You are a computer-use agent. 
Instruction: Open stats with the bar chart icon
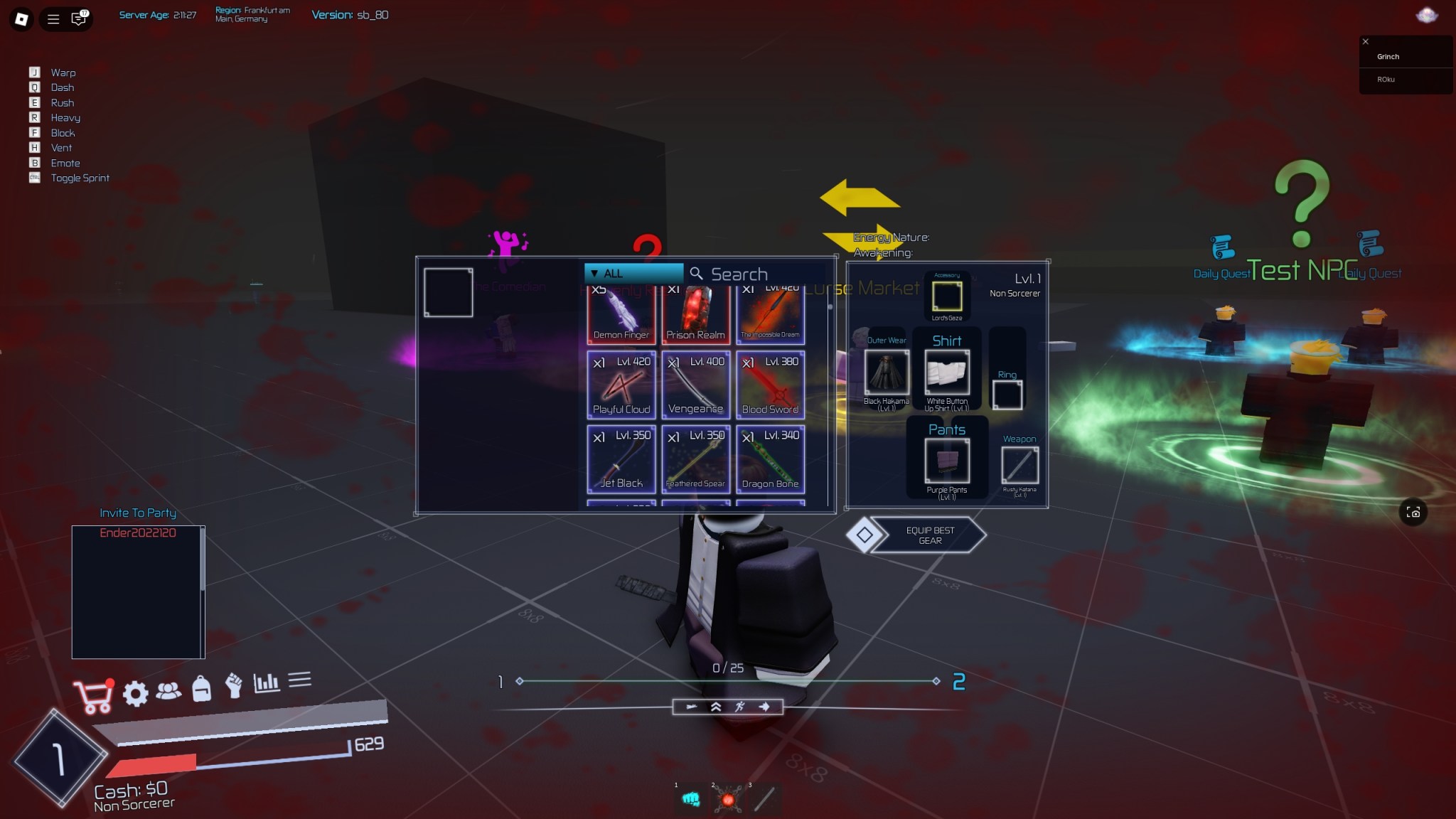coord(267,682)
